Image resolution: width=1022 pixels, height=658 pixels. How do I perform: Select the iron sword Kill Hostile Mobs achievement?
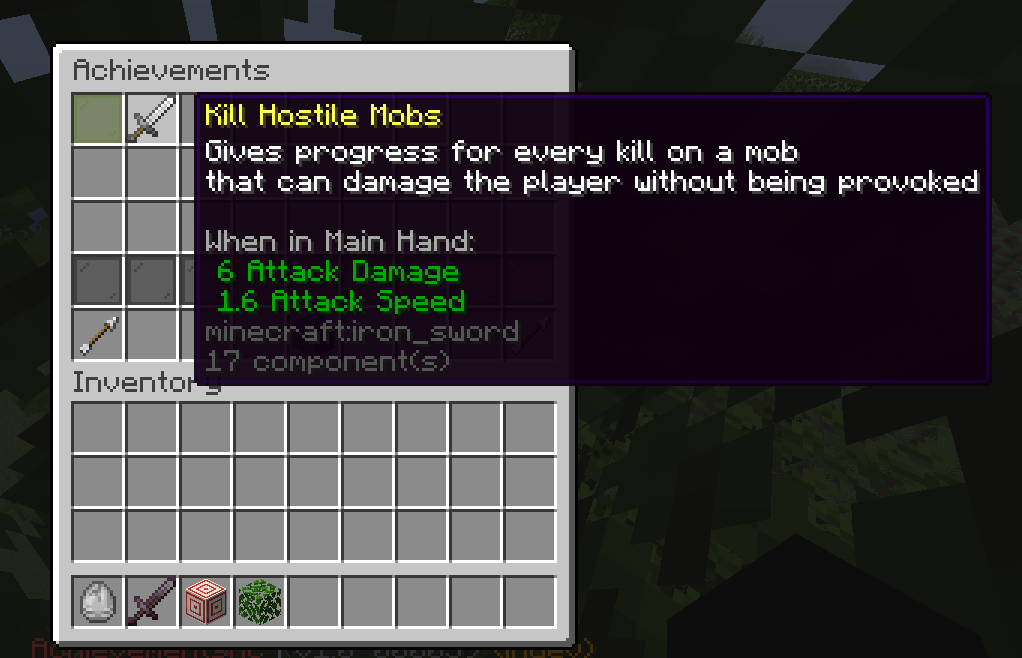tap(152, 120)
